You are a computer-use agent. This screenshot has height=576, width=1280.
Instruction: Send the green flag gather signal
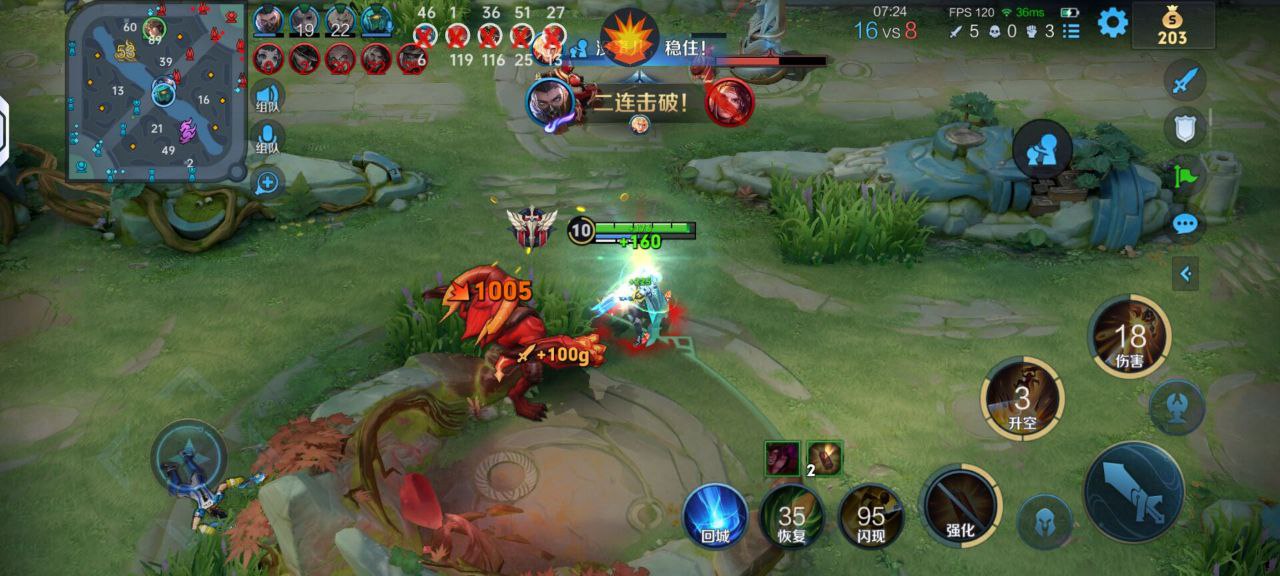[1185, 176]
